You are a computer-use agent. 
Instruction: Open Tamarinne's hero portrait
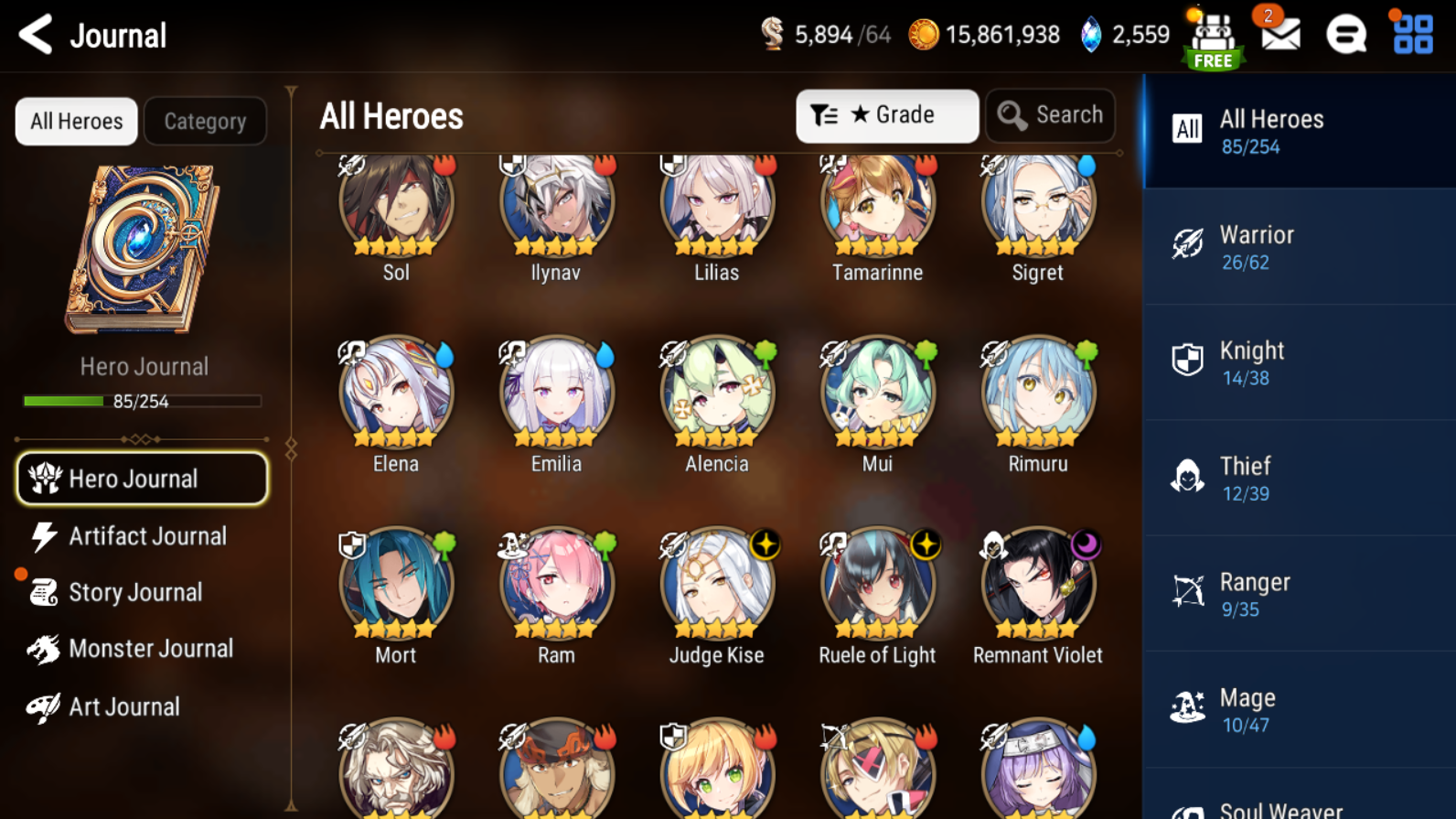[876, 205]
